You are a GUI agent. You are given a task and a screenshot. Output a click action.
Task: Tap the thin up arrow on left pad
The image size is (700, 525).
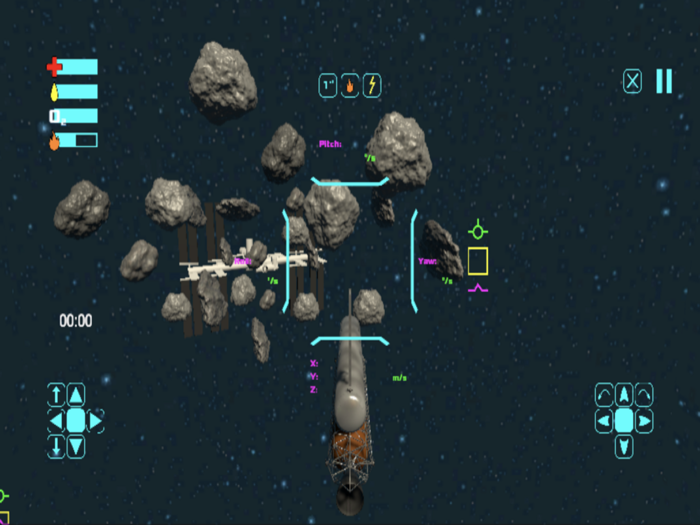click(57, 395)
